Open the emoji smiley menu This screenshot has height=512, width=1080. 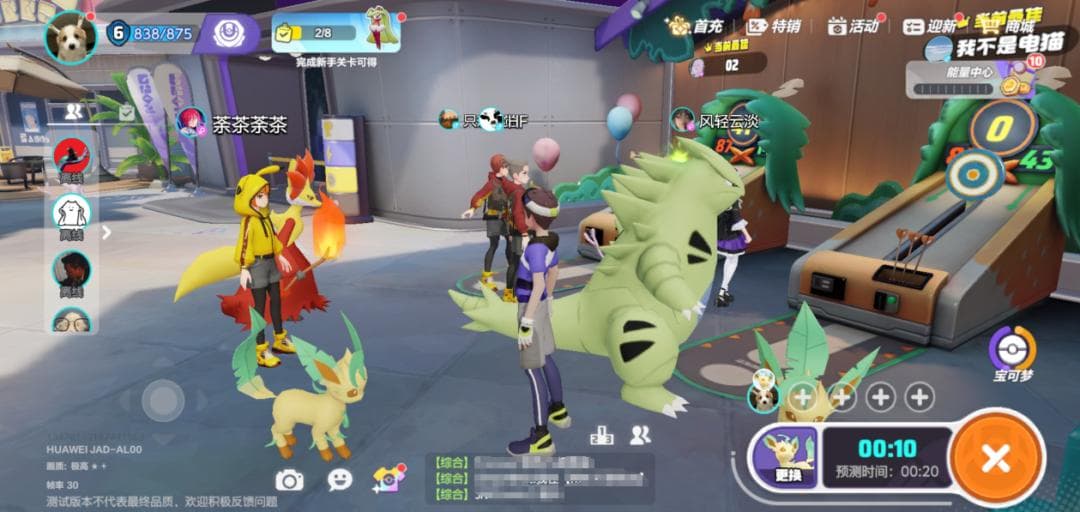coord(340,480)
